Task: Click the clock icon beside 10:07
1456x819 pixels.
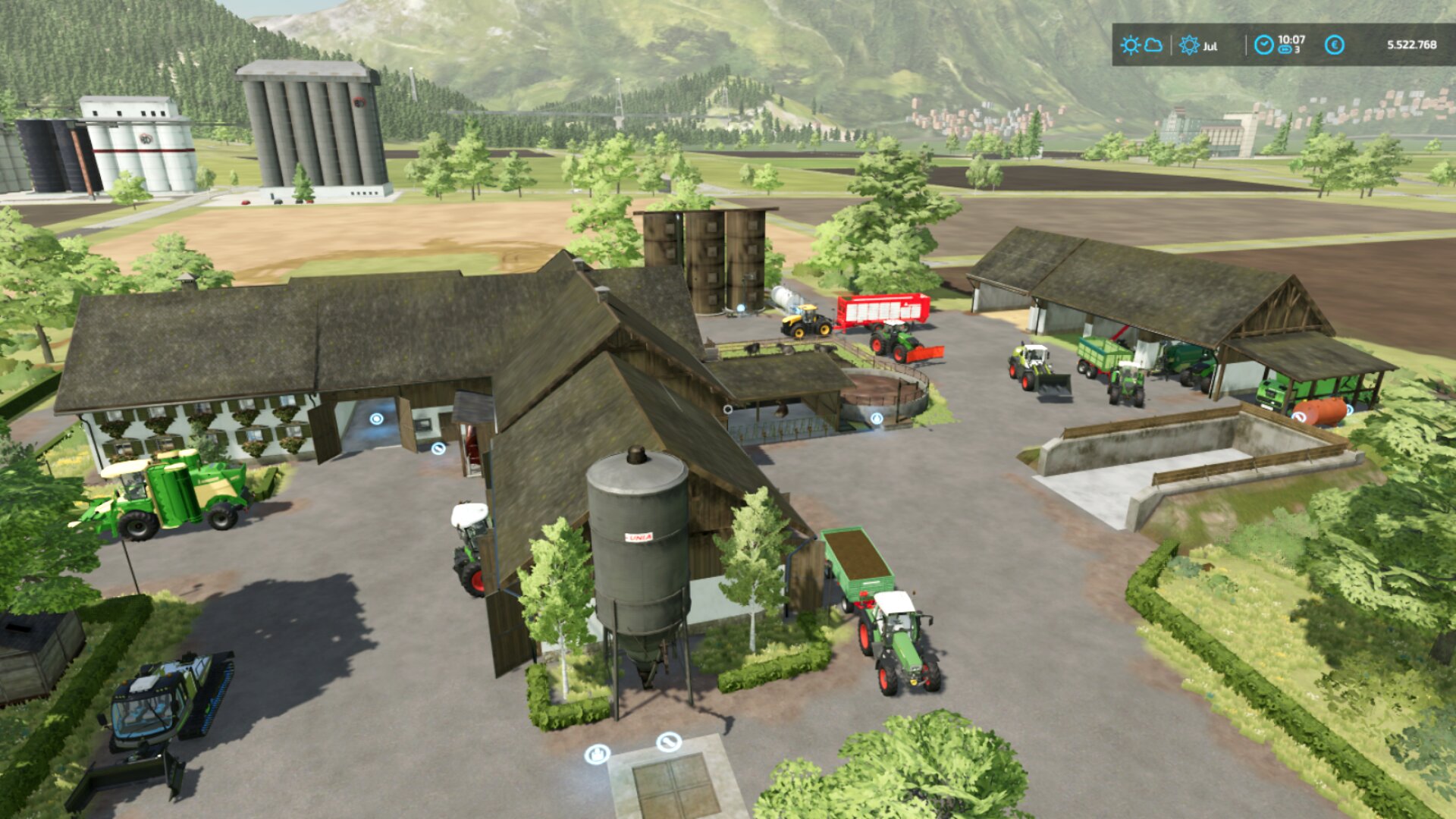Action: pos(1263,45)
